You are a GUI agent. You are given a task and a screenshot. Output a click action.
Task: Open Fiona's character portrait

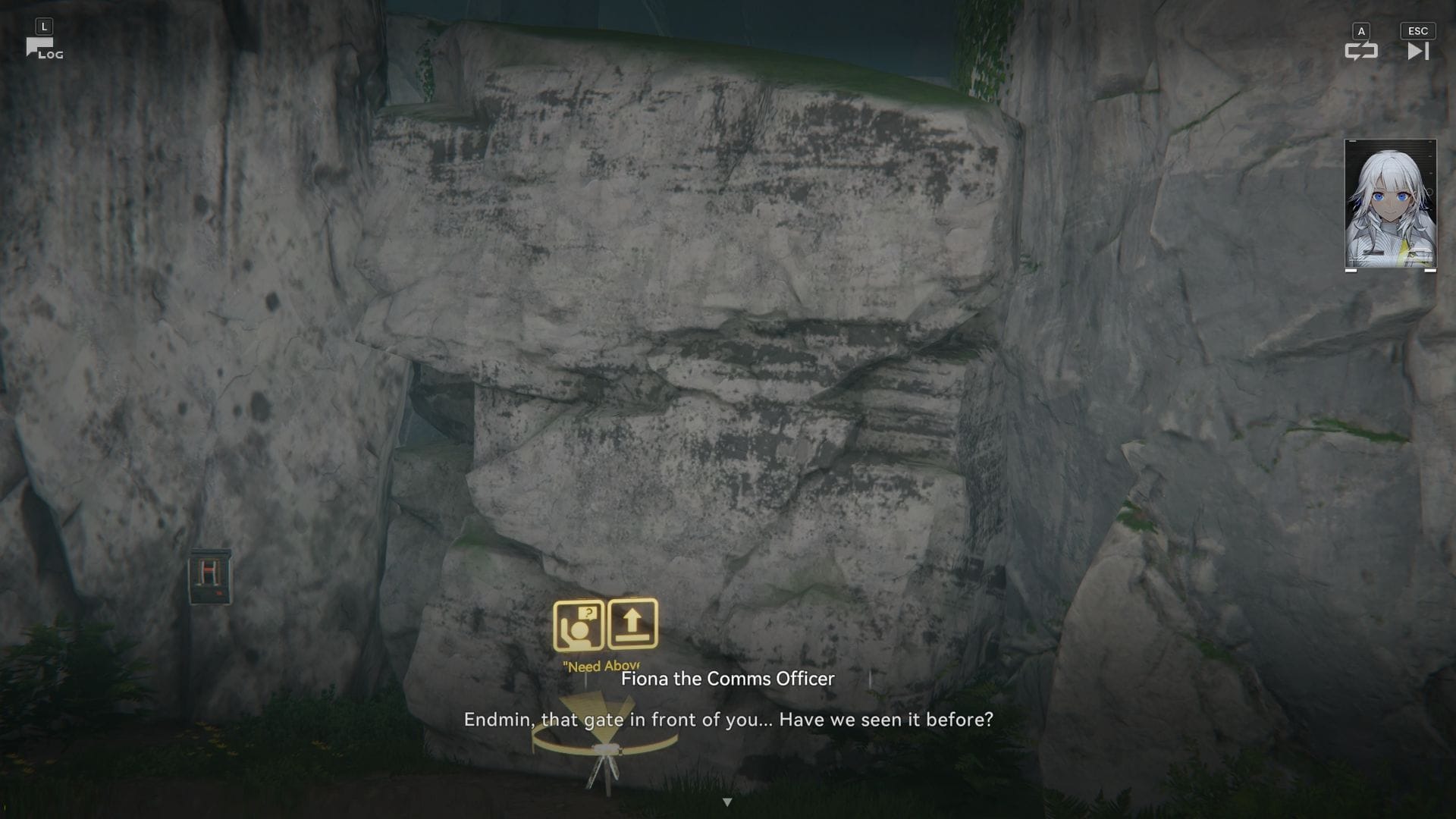[x=1389, y=205]
